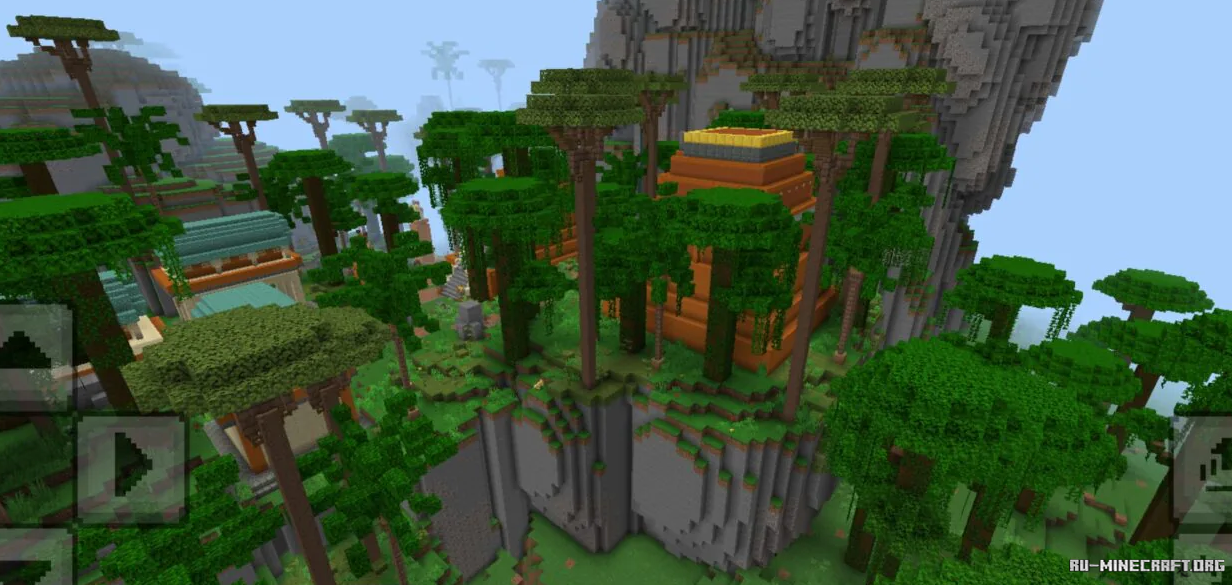
Task: Tap the jump button on the right edge
Action: [x=1203, y=468]
